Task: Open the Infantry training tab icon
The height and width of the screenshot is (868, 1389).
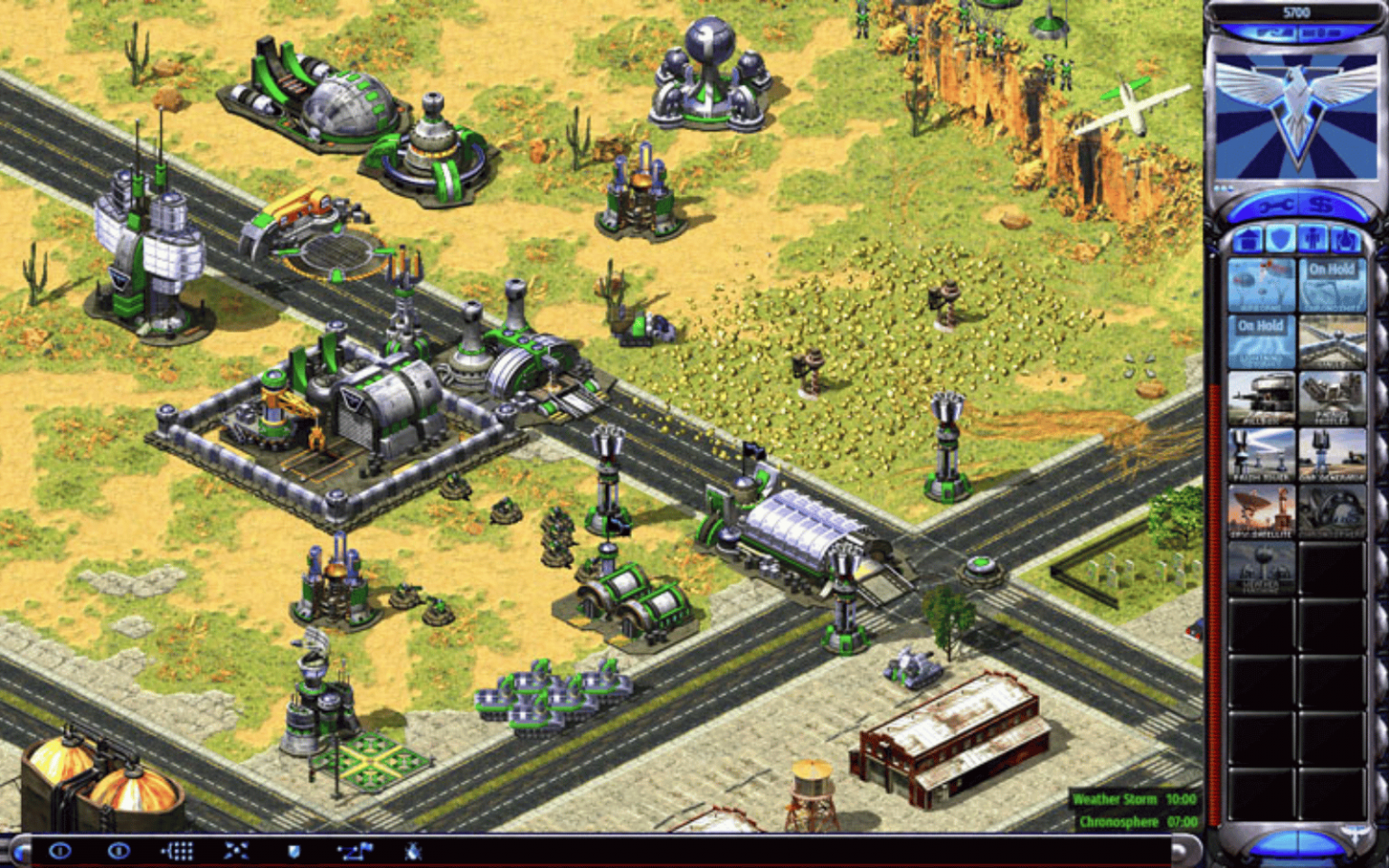Action: 1313,240
